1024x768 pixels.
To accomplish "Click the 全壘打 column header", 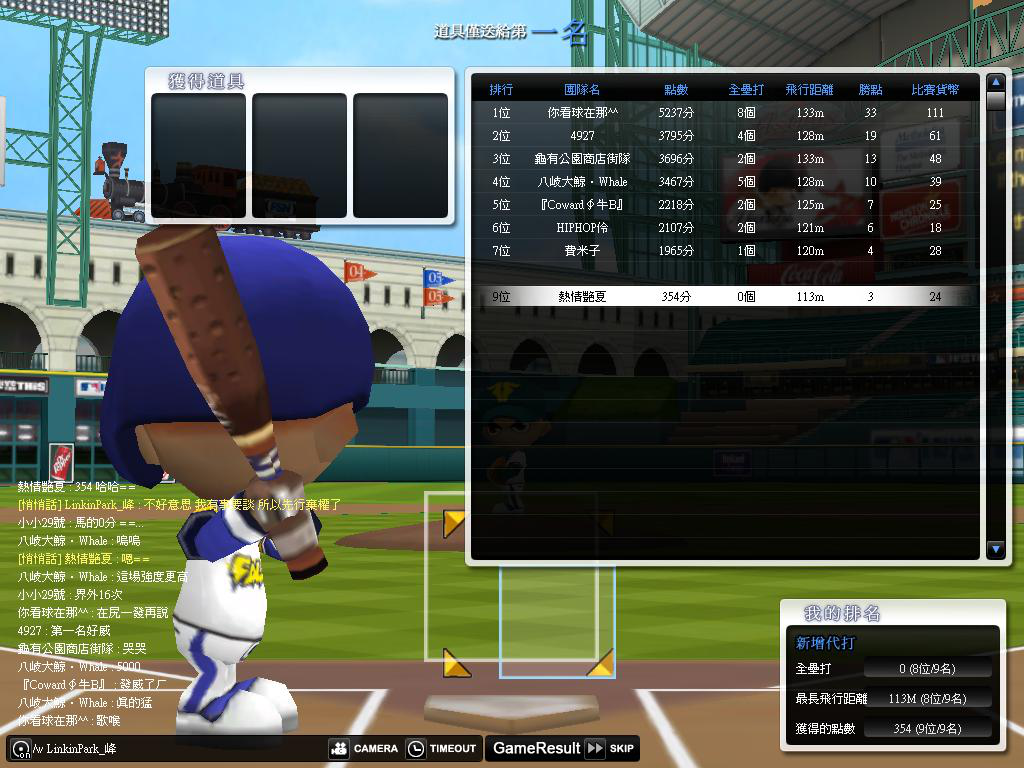I will pyautogui.click(x=746, y=90).
